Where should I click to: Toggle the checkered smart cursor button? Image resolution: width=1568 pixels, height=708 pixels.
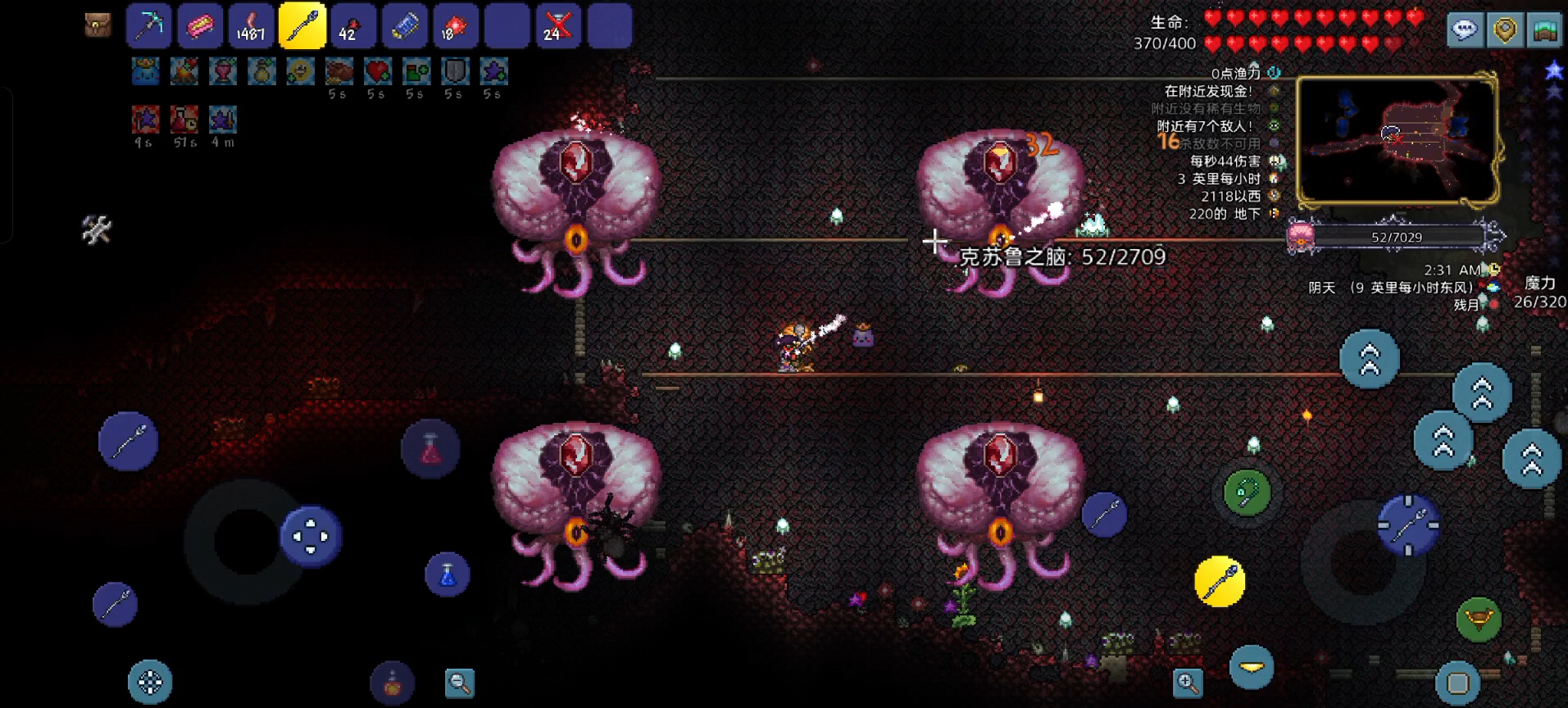click(x=150, y=682)
